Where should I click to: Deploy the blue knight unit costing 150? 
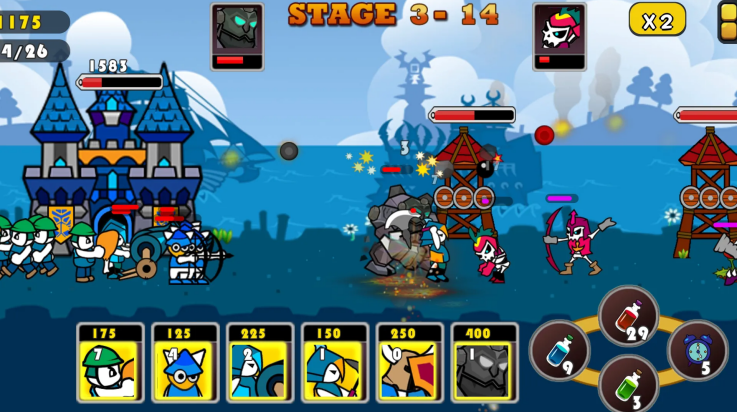click(x=335, y=362)
